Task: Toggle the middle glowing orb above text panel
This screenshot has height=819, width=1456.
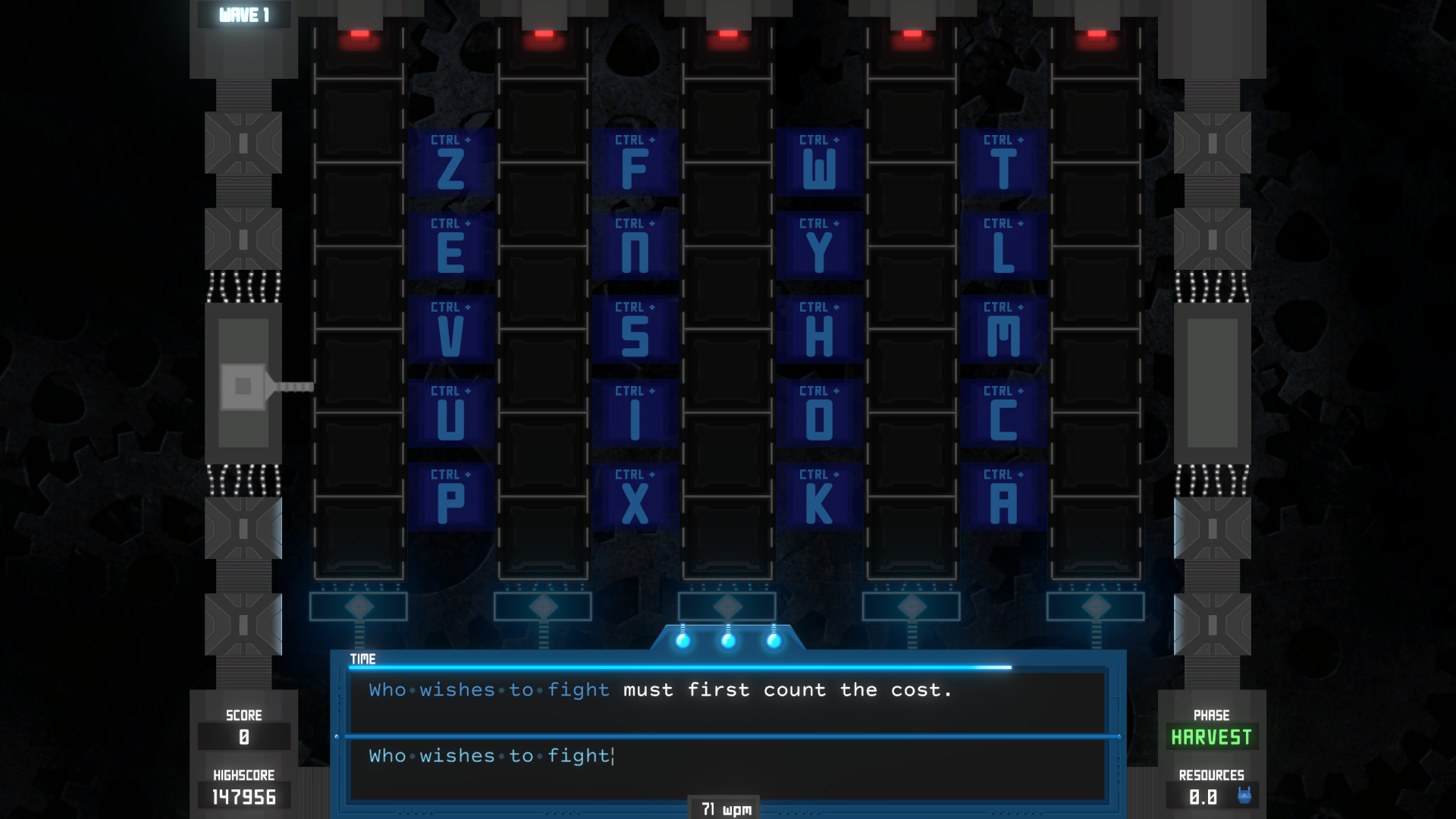Action: 728,641
